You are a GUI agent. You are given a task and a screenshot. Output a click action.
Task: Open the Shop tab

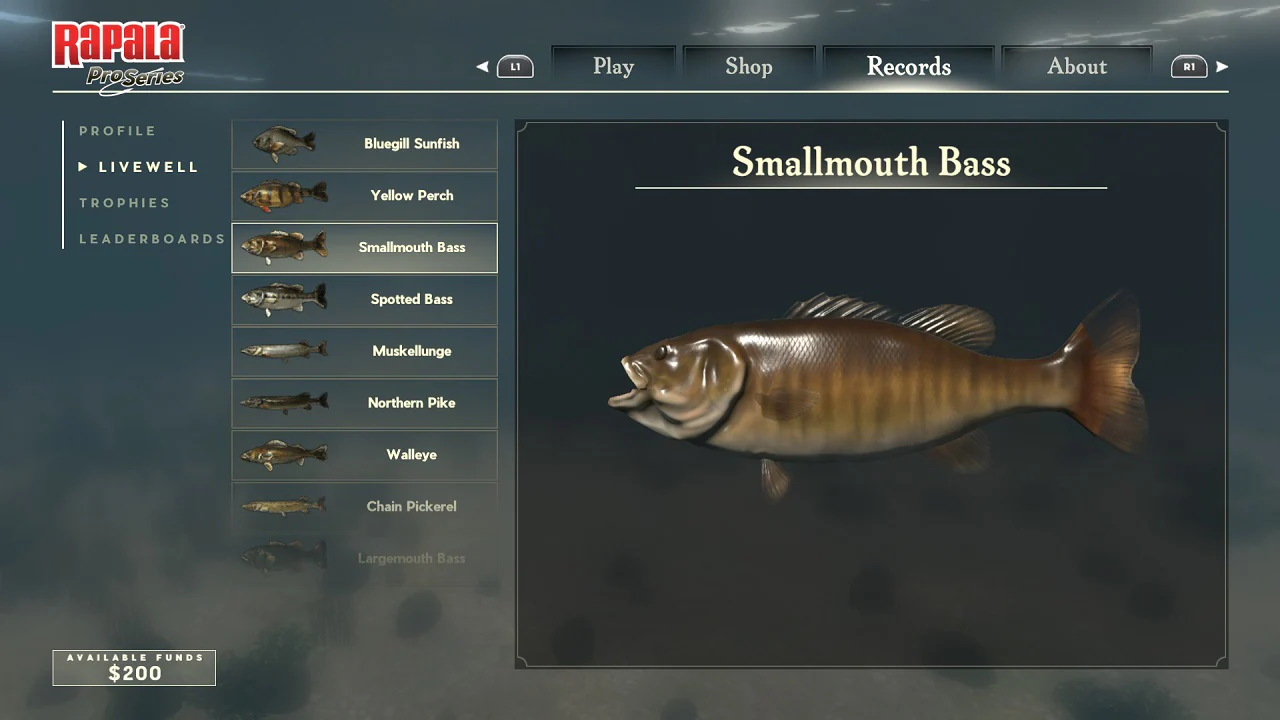point(749,66)
